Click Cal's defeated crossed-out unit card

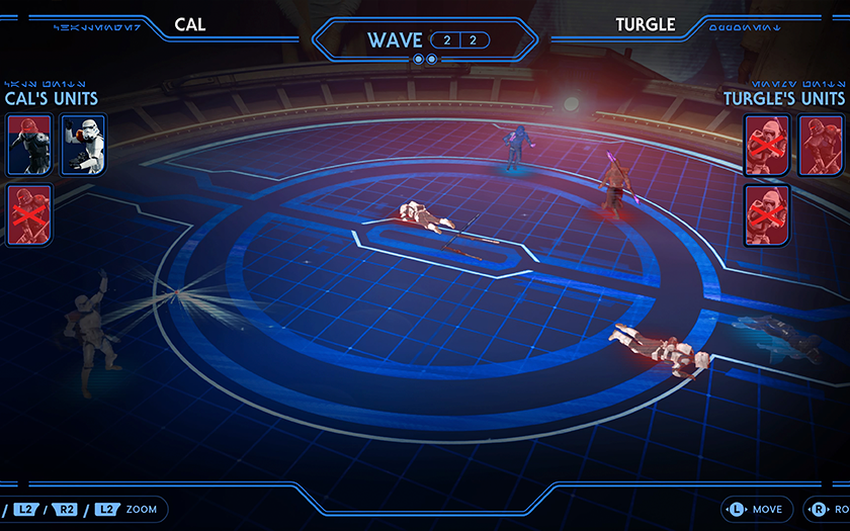(x=29, y=214)
